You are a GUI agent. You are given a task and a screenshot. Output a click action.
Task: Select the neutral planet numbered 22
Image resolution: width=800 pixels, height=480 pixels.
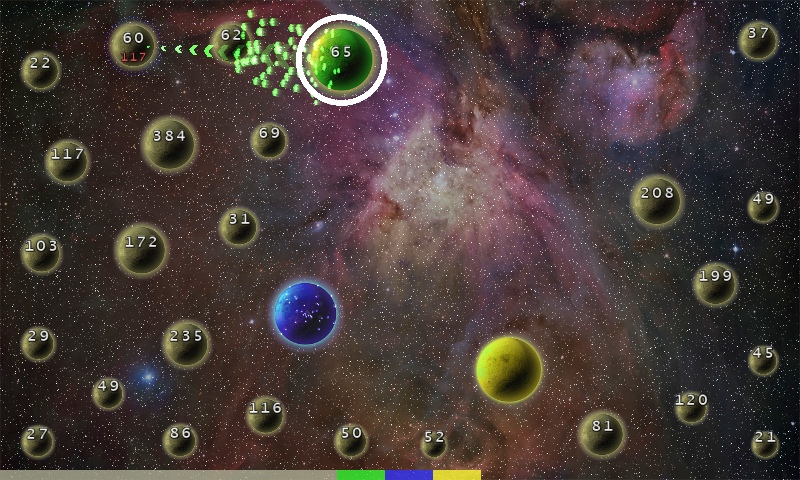coord(40,70)
